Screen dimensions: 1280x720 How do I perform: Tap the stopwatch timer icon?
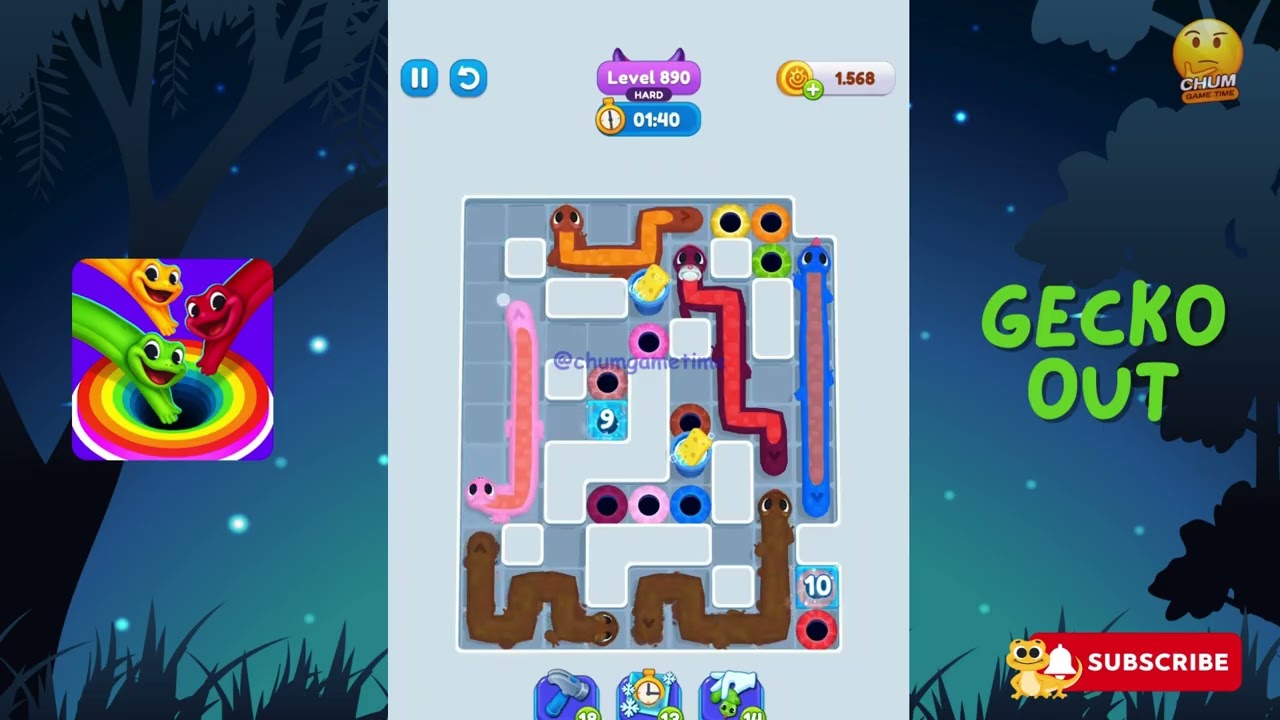611,119
